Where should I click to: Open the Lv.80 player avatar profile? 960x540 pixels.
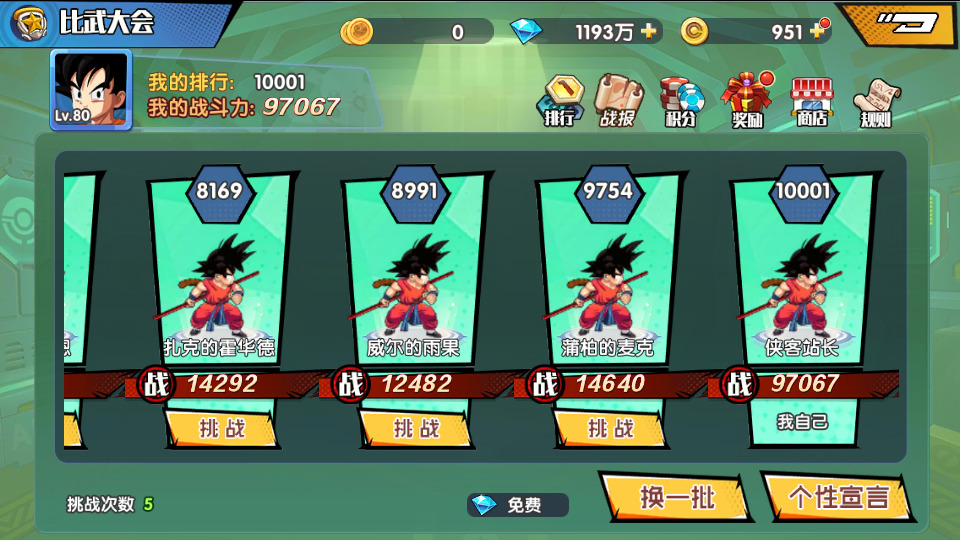[91, 90]
